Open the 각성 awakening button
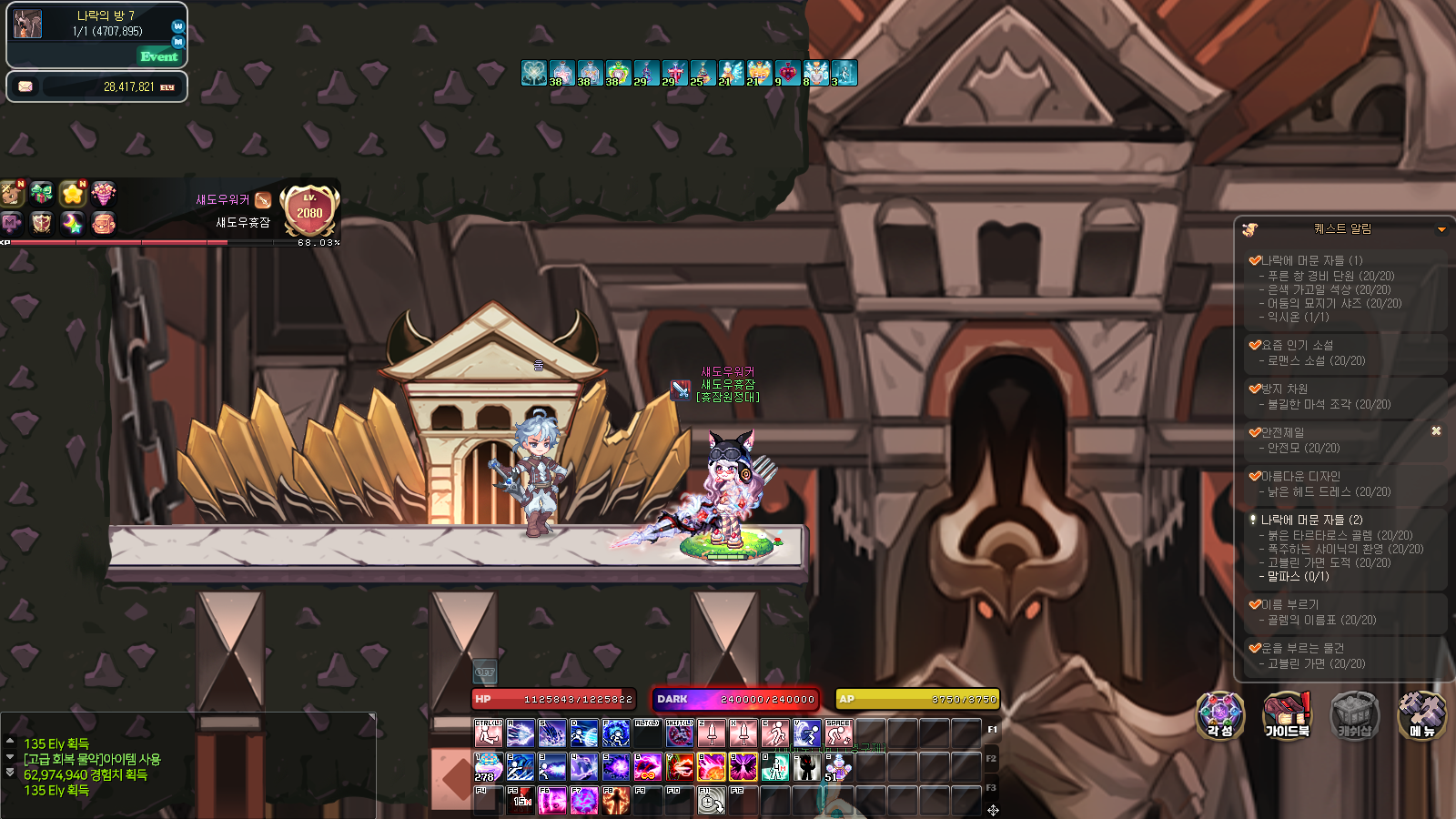1456x819 pixels. [1219, 715]
